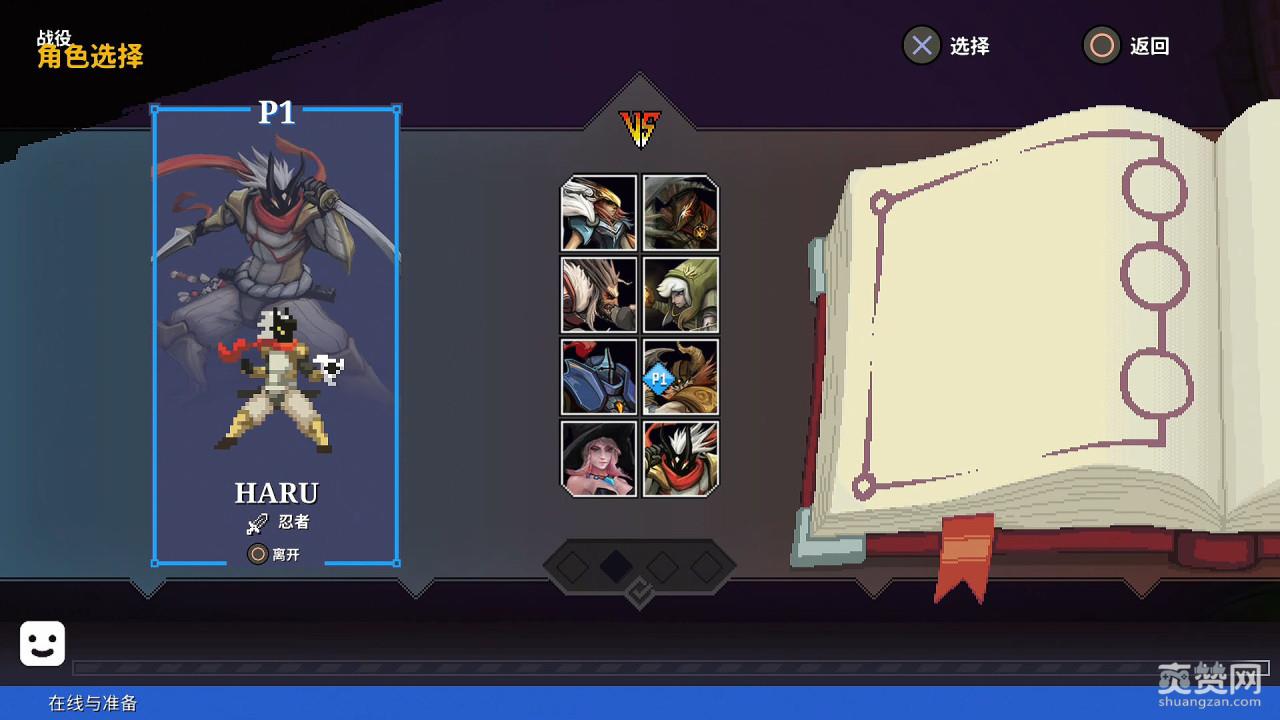
Task: Click the P1 badge on the selected portrait
Action: (658, 378)
